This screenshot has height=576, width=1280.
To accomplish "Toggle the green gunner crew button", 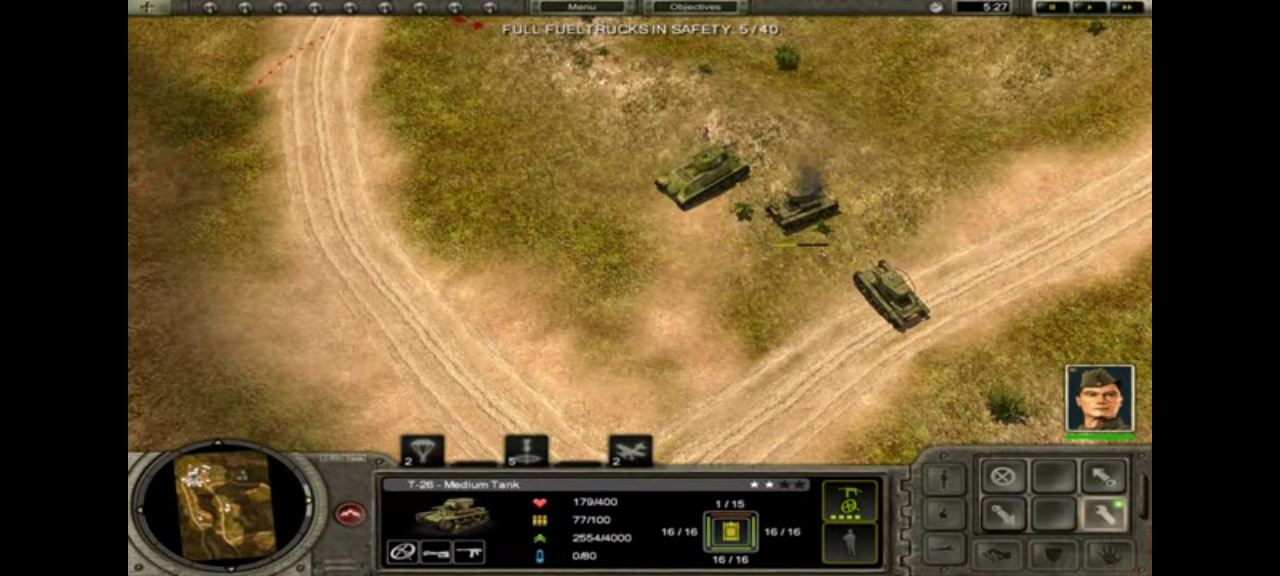I will 849,501.
